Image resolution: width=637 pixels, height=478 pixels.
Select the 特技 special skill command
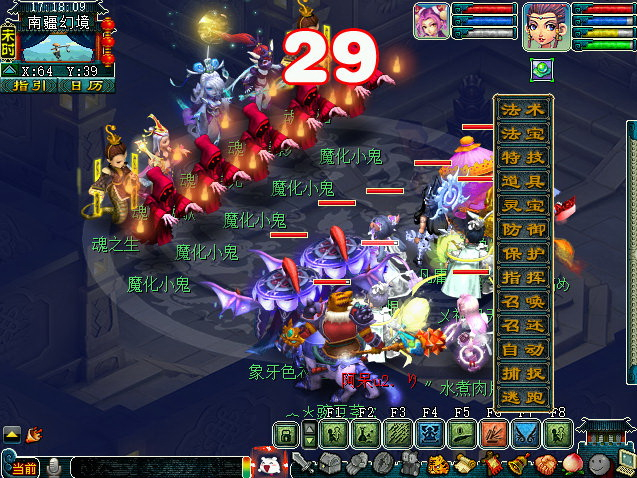(x=522, y=159)
